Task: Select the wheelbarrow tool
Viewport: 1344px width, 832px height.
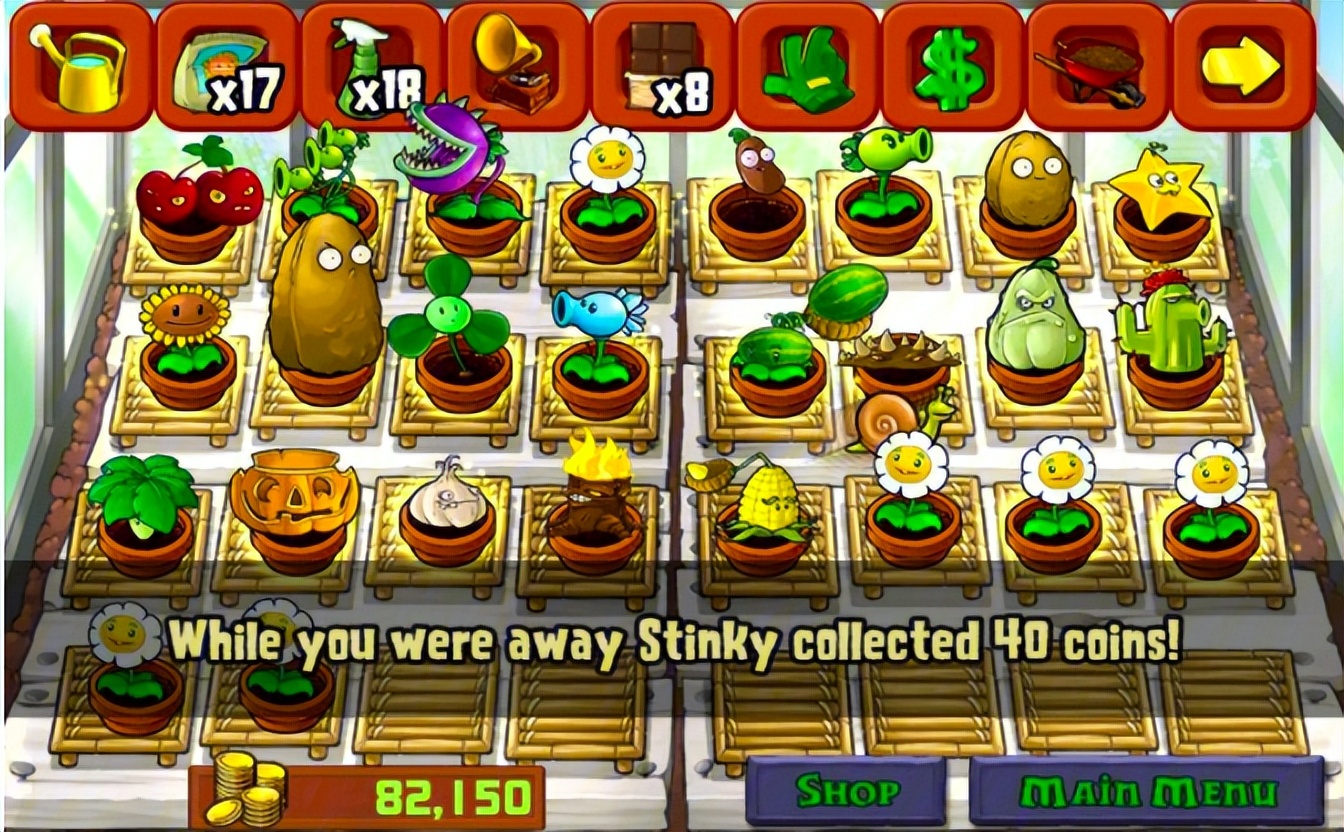Action: point(1097,68)
